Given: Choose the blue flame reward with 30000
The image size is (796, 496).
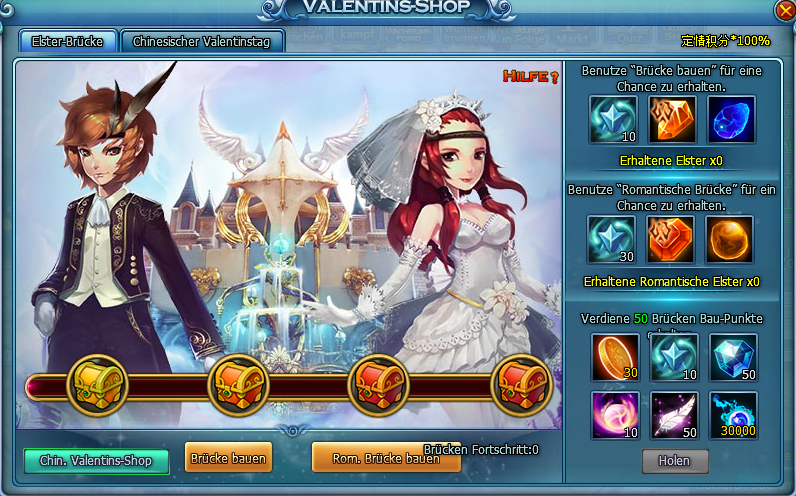Looking at the screenshot, I should click(x=733, y=415).
